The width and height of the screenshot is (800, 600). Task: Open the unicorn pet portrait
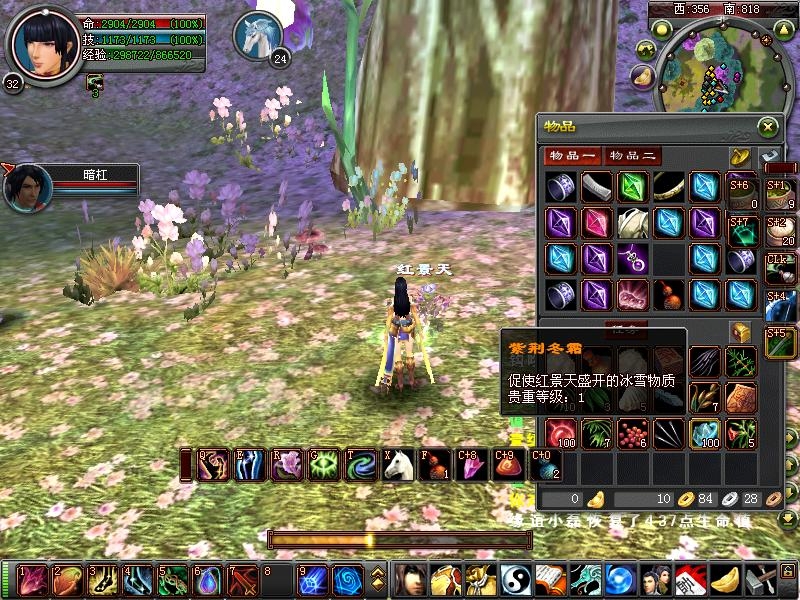[x=258, y=36]
